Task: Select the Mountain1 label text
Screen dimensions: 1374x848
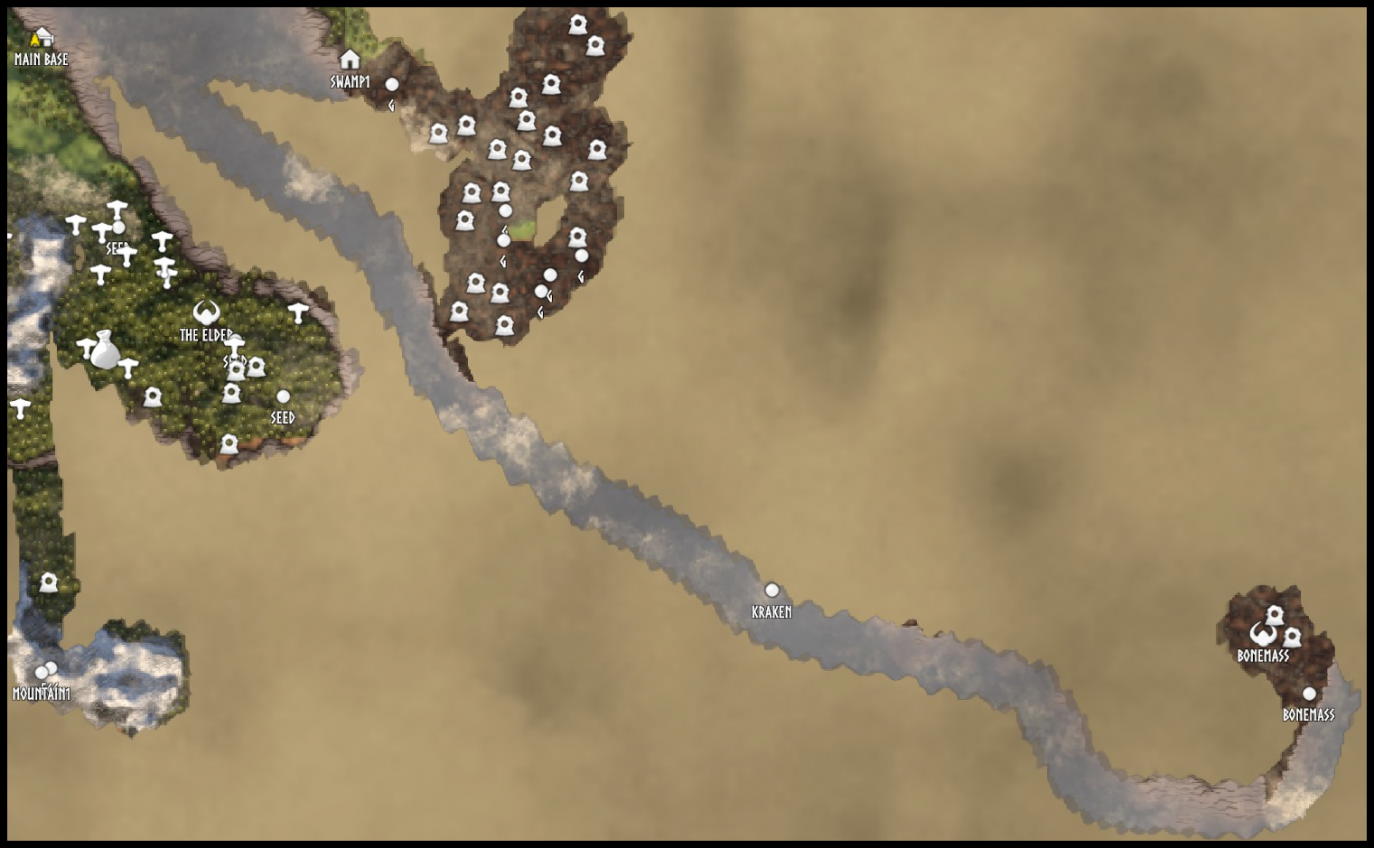Action: tap(41, 691)
